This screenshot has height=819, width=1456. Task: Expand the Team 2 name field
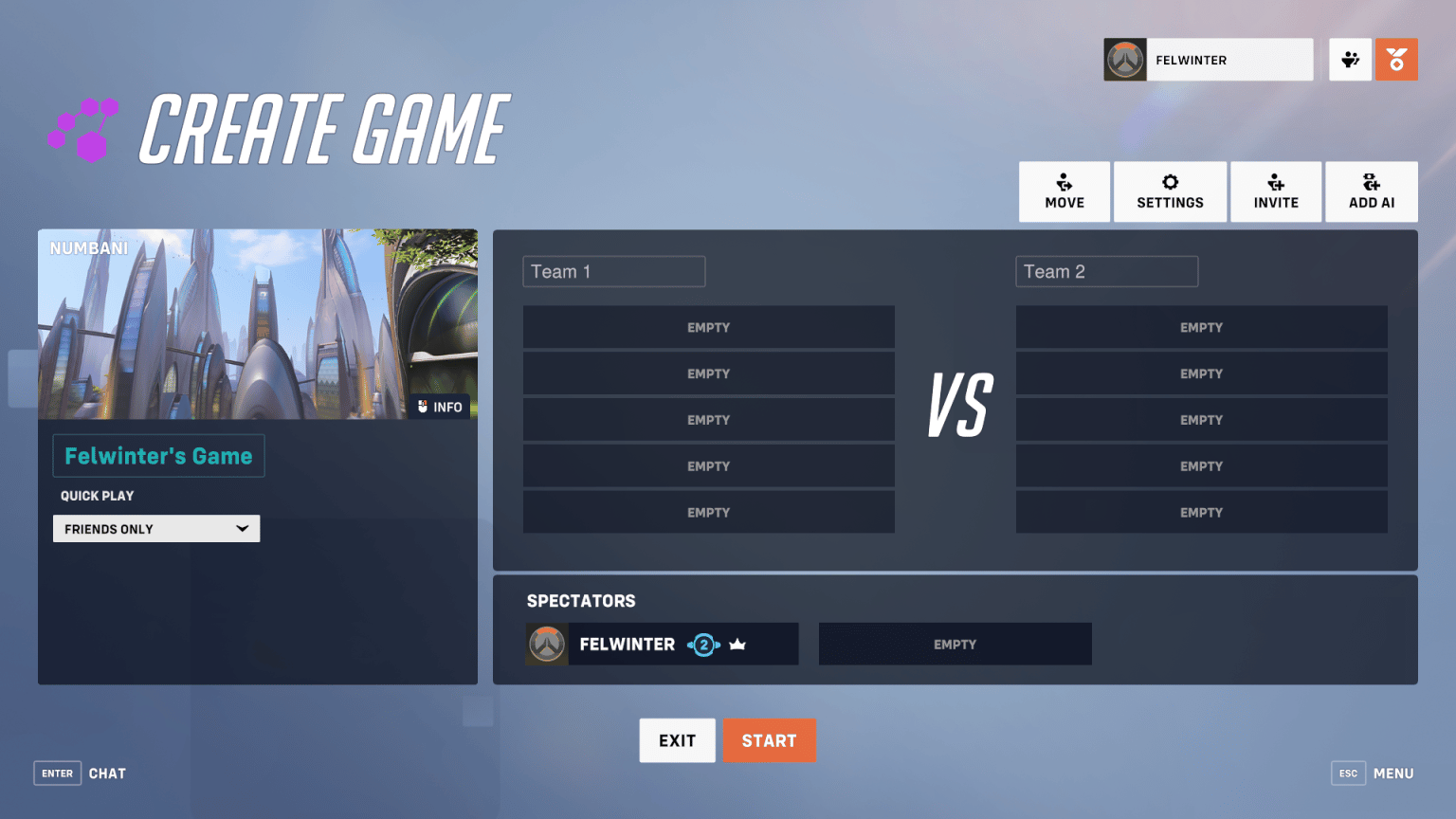pos(1106,271)
